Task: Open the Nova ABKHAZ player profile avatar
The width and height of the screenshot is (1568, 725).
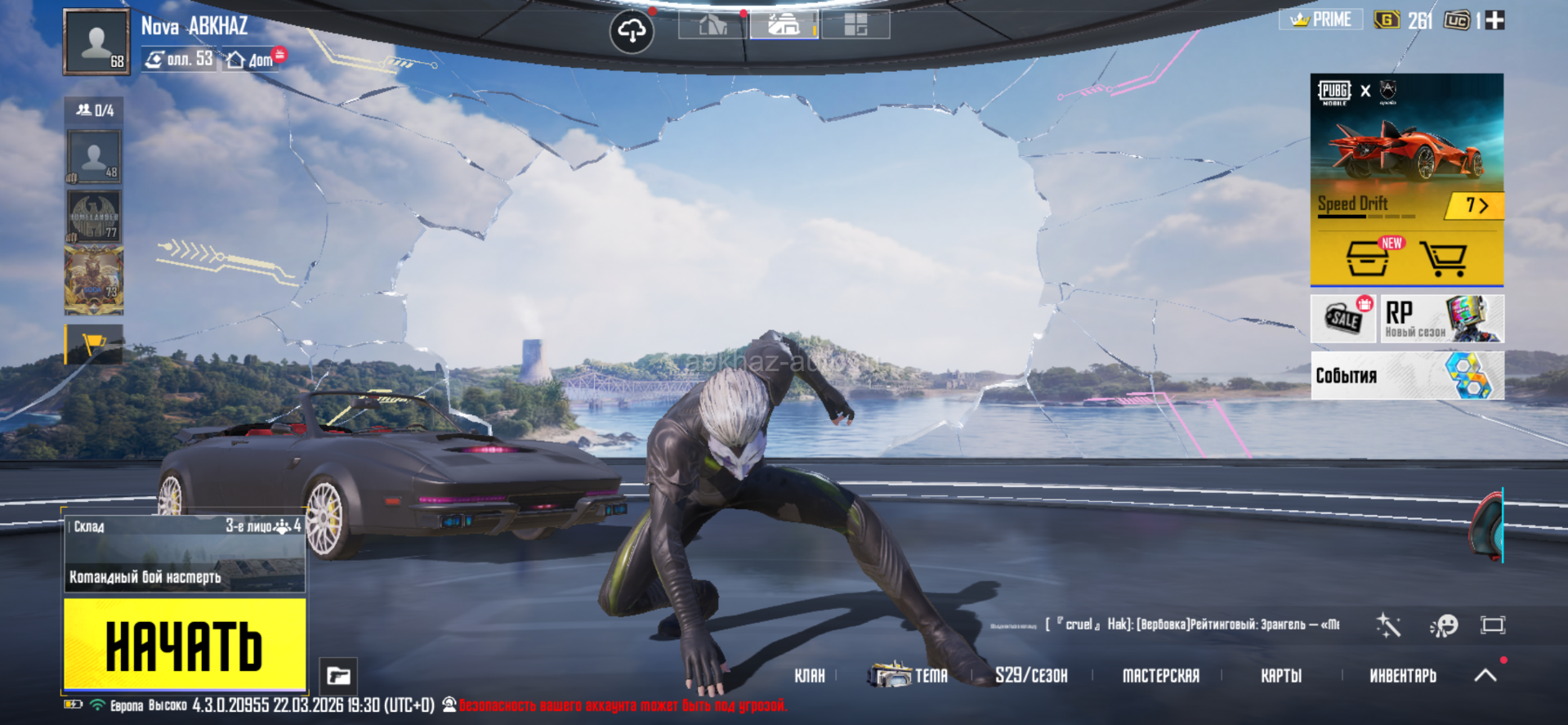Action: tap(96, 42)
